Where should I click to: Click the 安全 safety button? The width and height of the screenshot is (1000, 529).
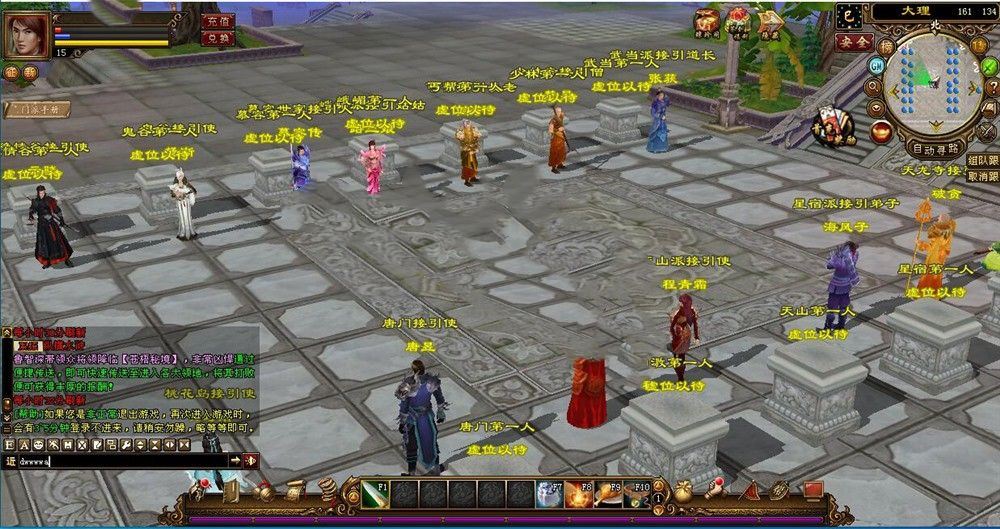(853, 42)
